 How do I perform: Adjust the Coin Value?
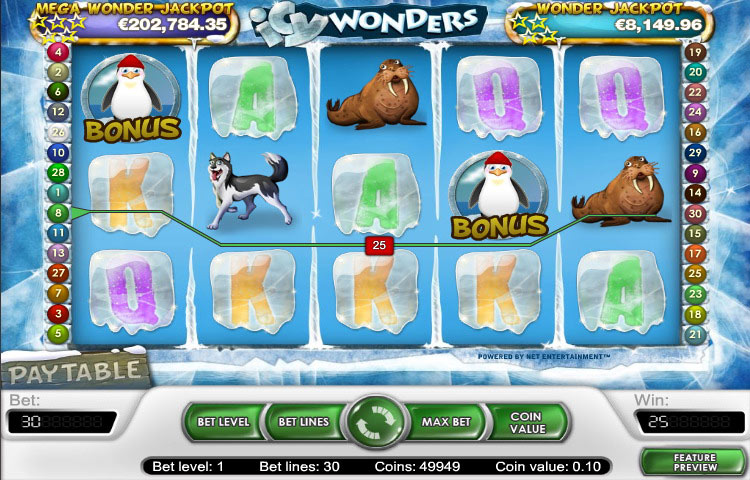[x=526, y=422]
